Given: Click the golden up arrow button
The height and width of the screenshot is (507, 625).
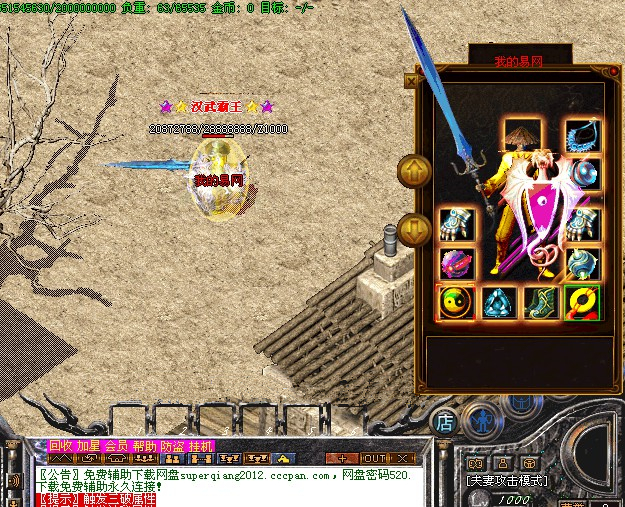Looking at the screenshot, I should click(x=413, y=171).
